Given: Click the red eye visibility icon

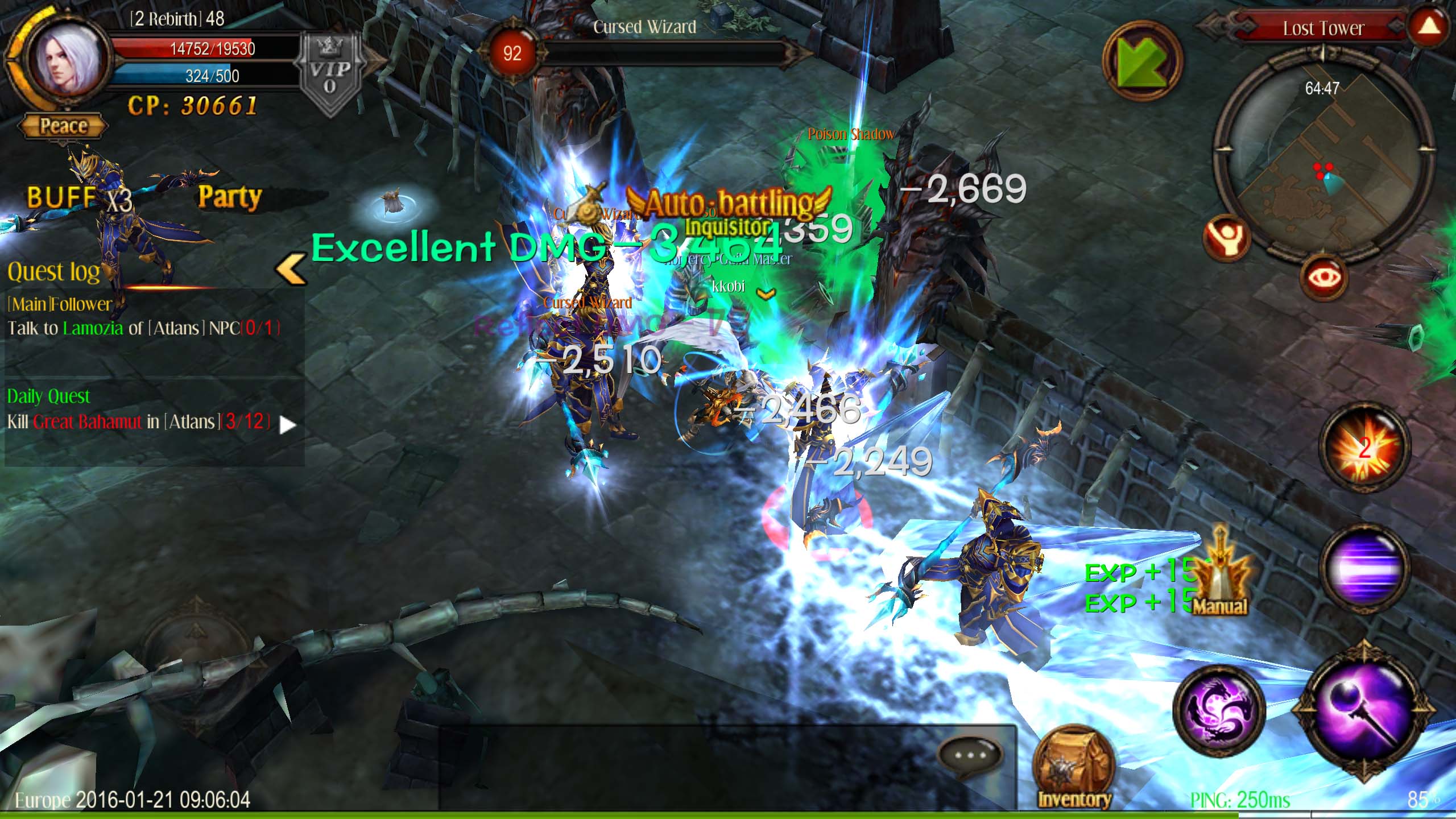Looking at the screenshot, I should click(x=1325, y=278).
